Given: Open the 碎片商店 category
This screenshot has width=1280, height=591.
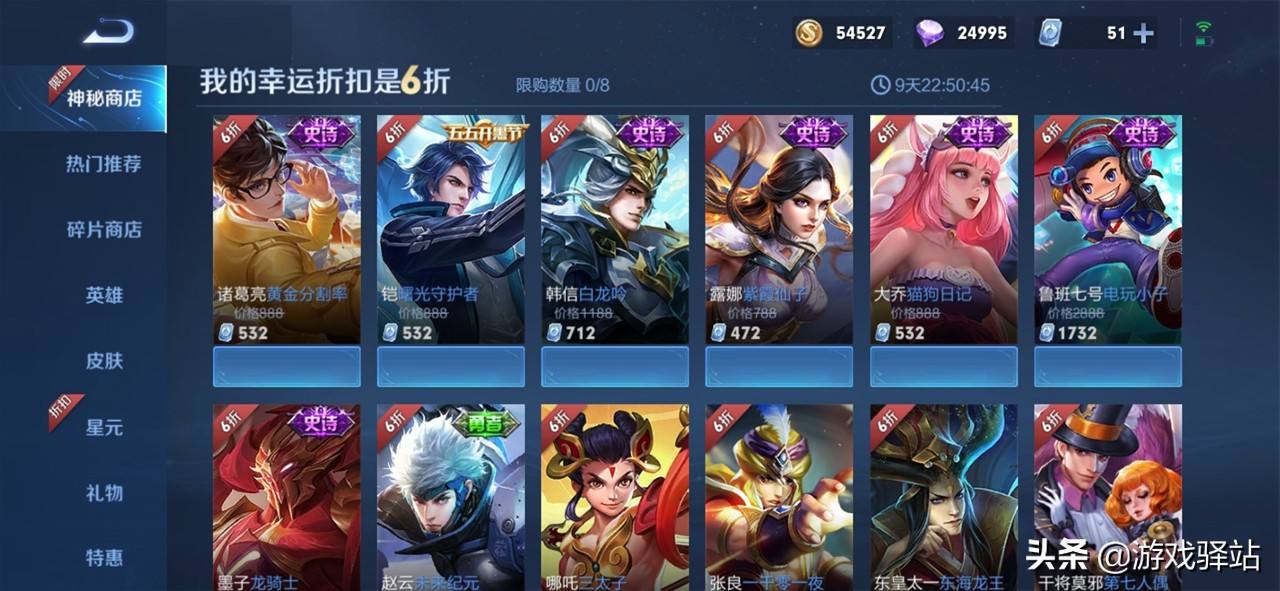Looking at the screenshot, I should (x=103, y=230).
